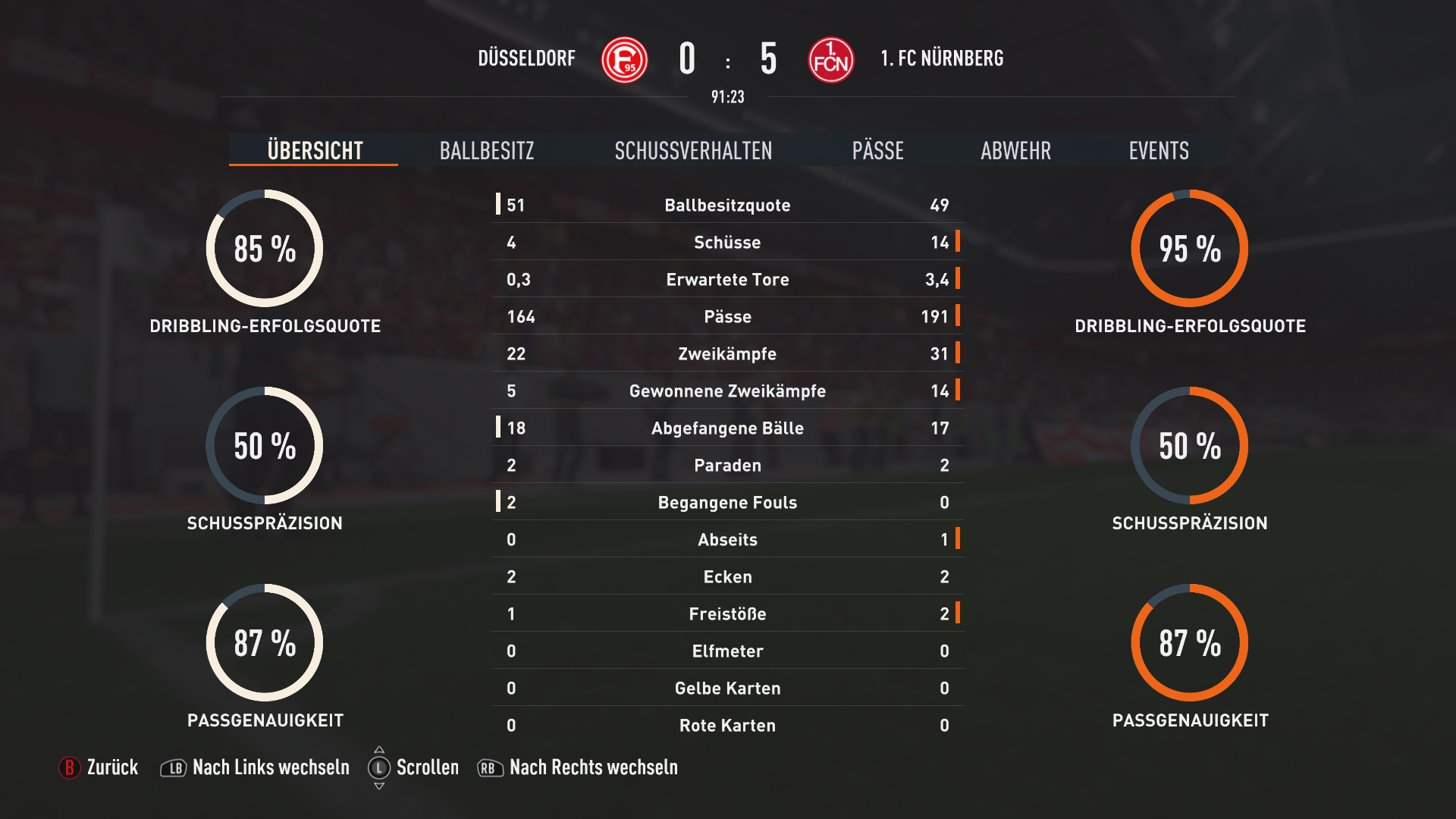The image size is (1456, 819).
Task: Switch to the Abwehr tab
Action: pyautogui.click(x=1015, y=150)
